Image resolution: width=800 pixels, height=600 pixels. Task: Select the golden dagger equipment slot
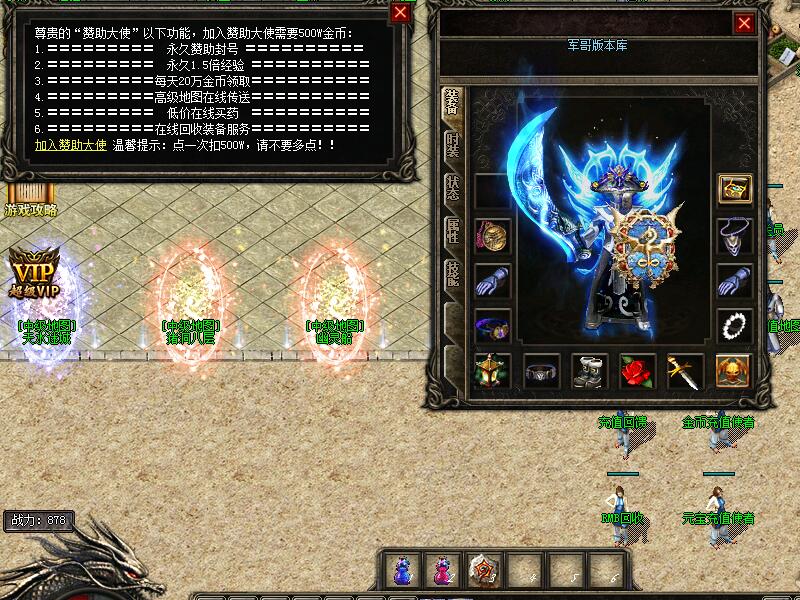click(x=686, y=371)
